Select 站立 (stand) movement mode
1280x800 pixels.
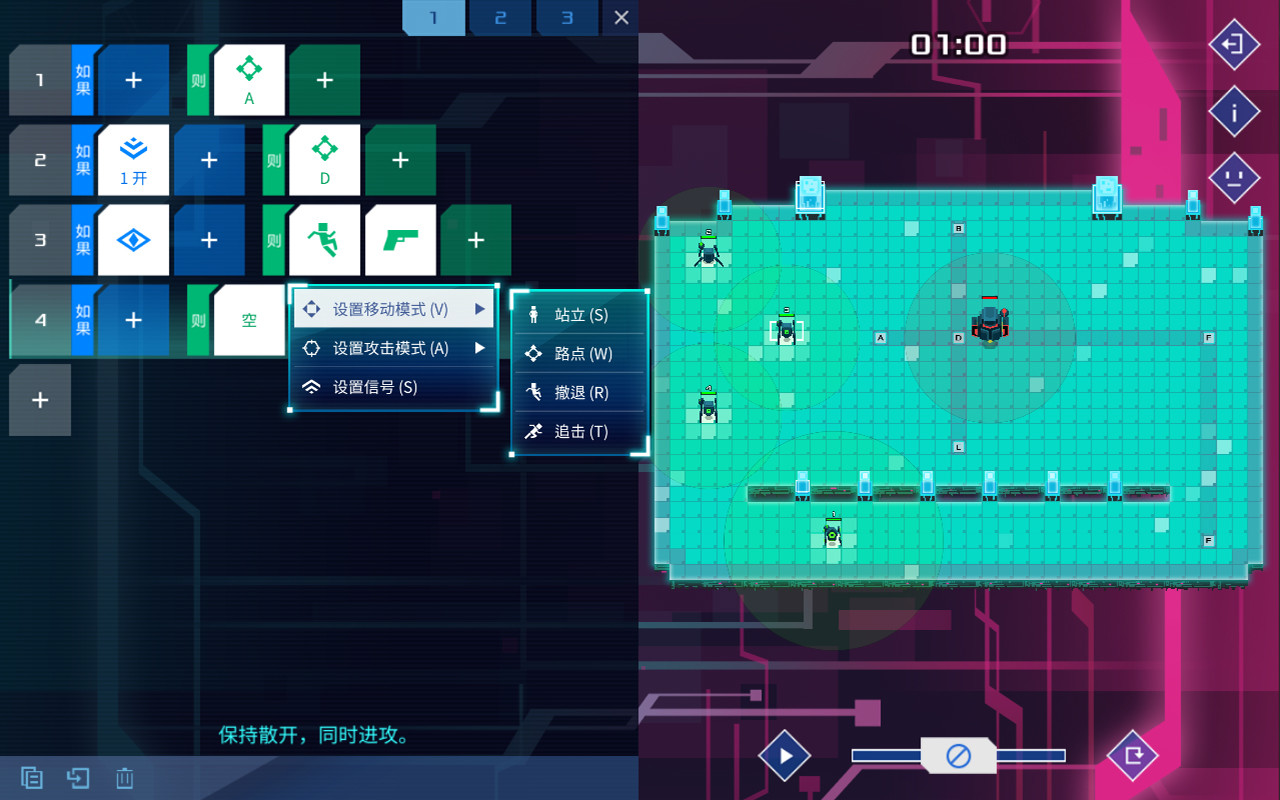(580, 313)
